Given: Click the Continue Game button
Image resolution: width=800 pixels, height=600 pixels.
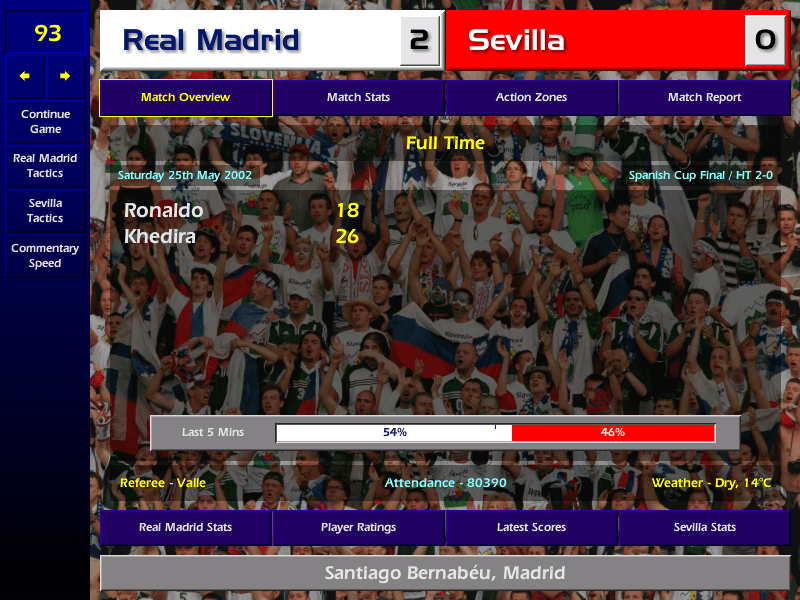Looking at the screenshot, I should (x=45, y=121).
